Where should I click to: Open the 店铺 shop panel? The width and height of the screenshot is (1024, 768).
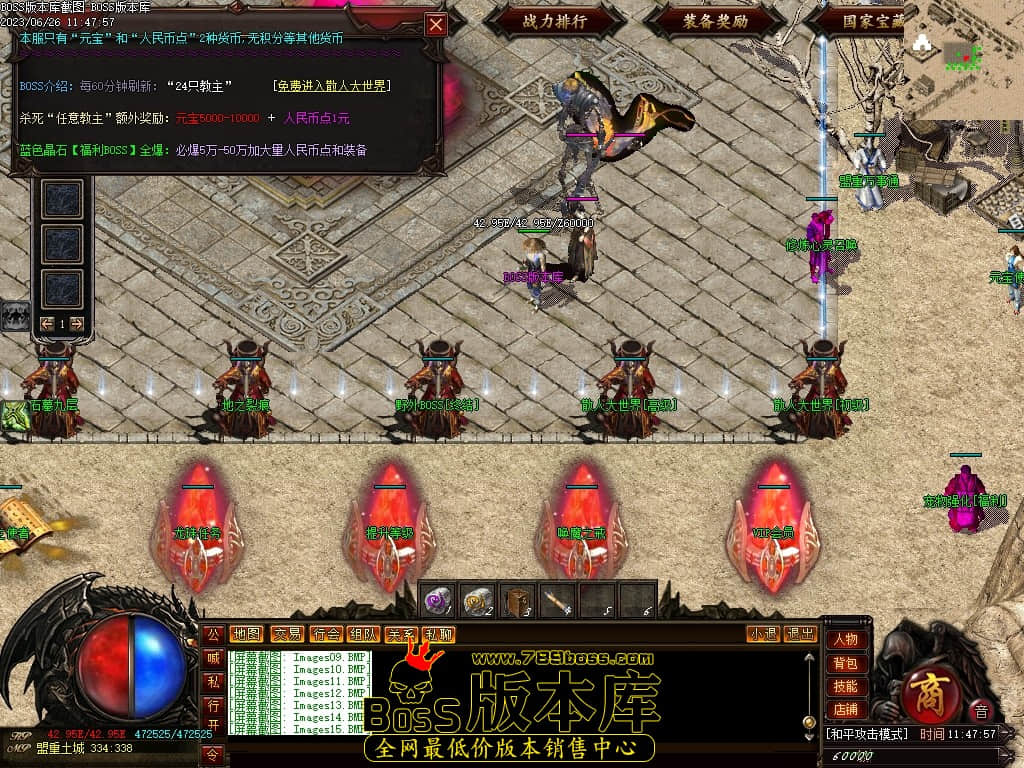click(845, 709)
